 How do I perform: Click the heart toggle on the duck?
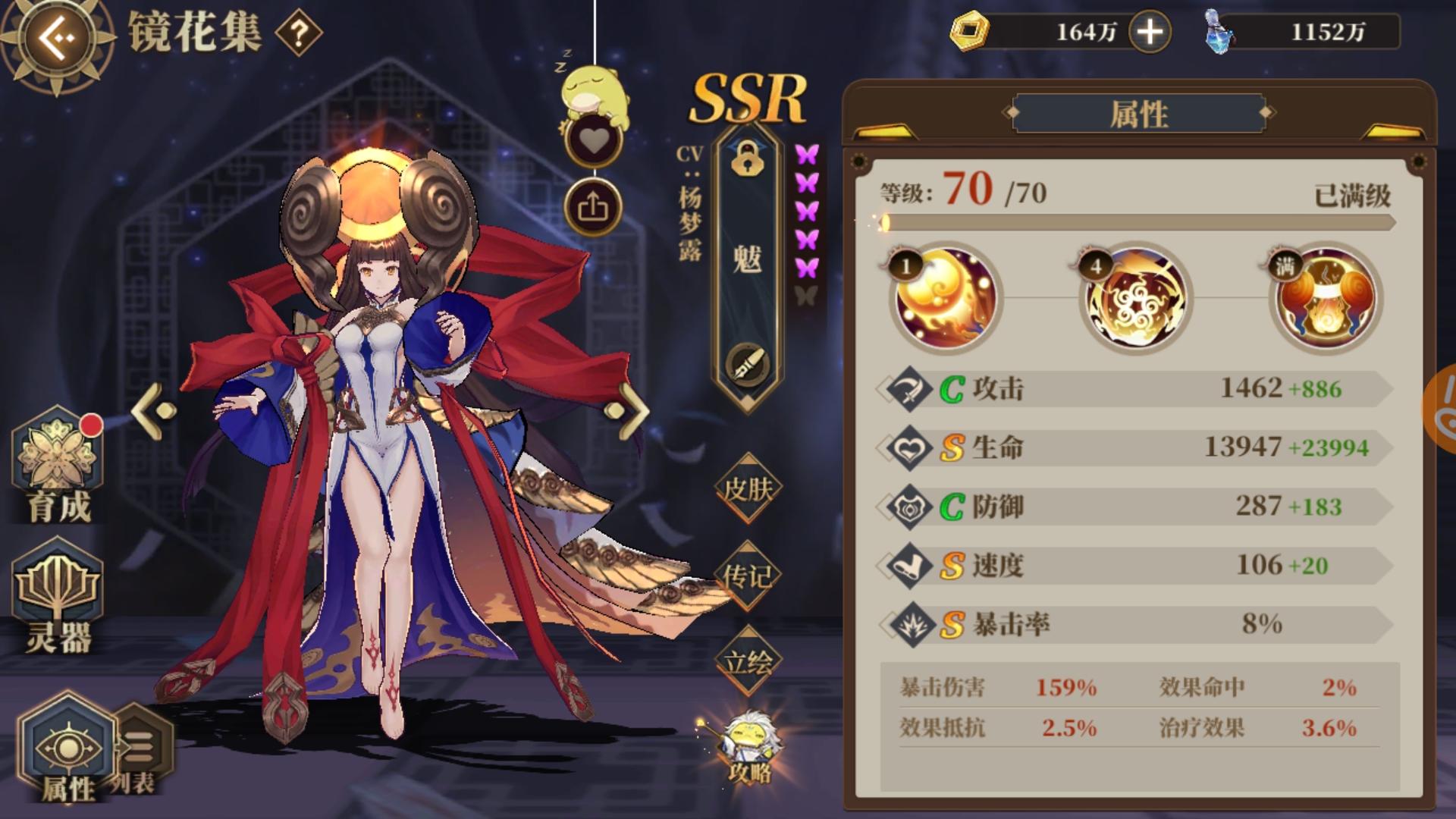595,140
